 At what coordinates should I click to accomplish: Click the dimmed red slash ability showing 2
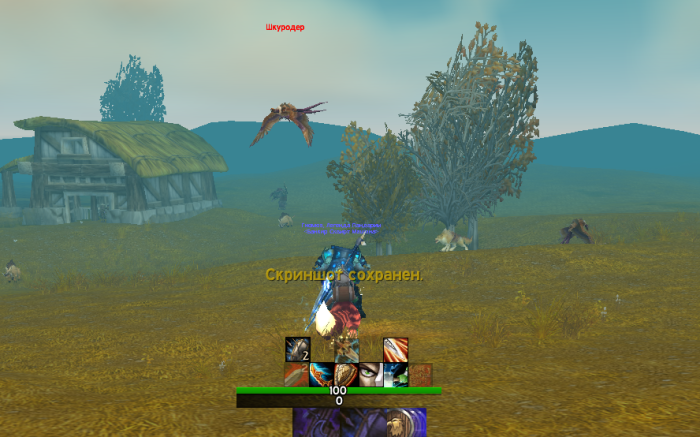coord(297,374)
